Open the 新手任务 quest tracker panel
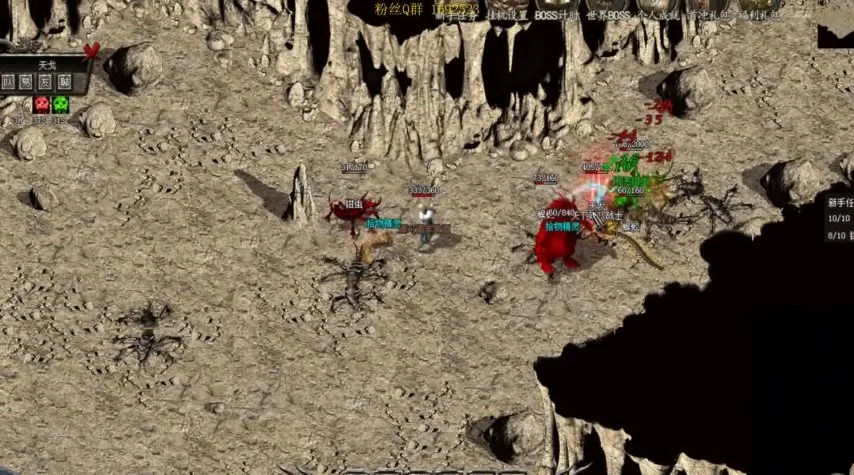The image size is (854, 475). 839,201
